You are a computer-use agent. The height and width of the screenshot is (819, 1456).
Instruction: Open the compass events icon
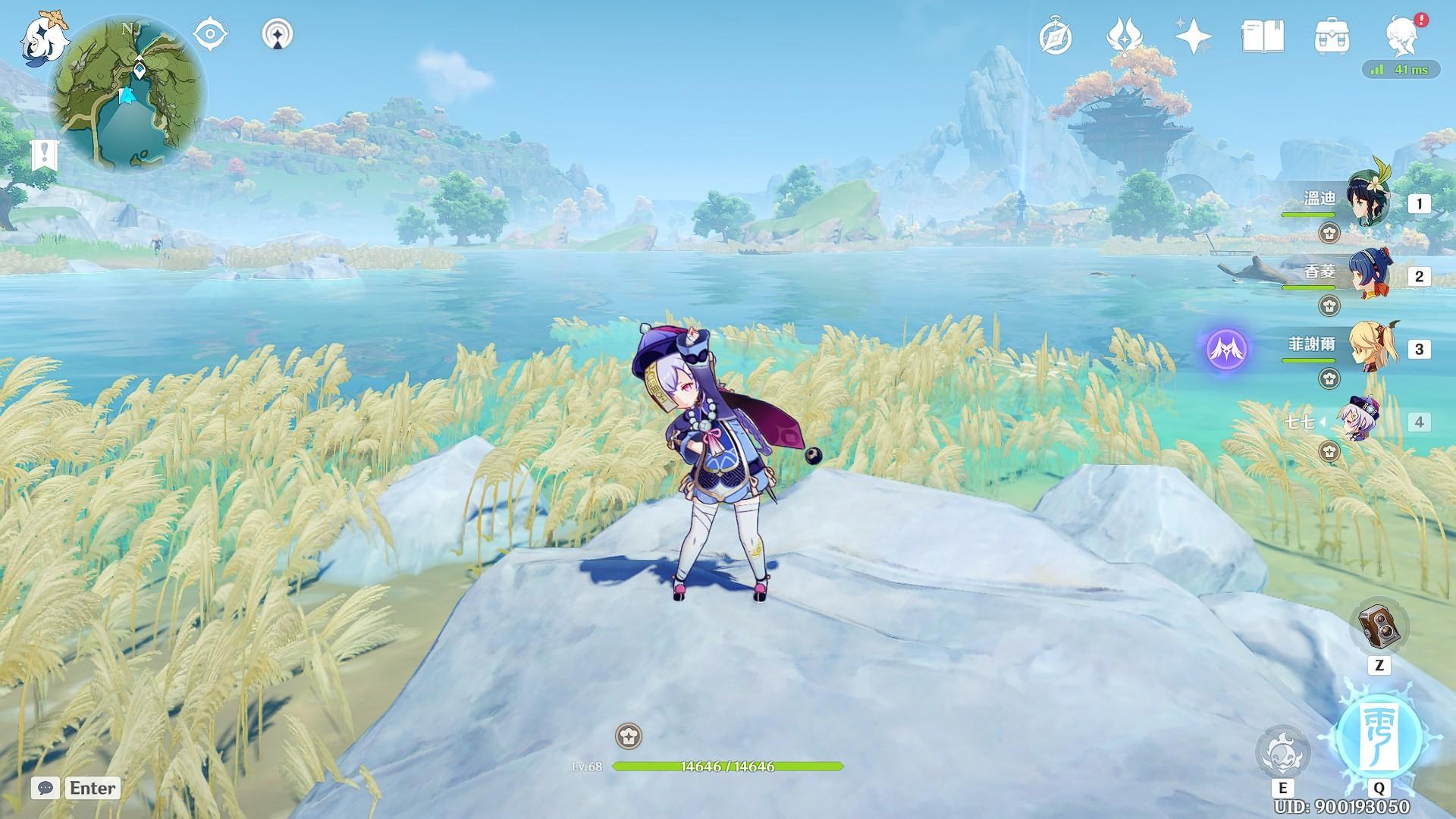[x=1055, y=36]
